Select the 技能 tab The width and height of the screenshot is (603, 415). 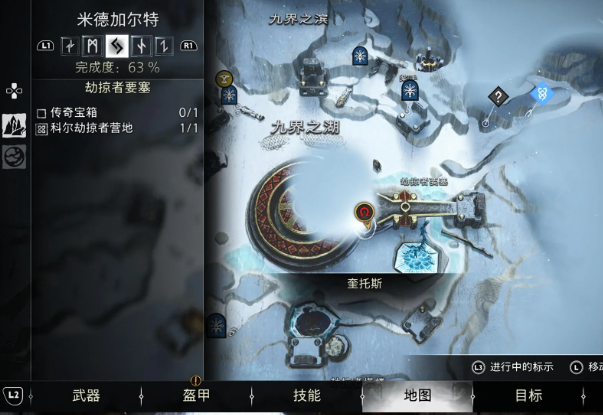tap(306, 395)
